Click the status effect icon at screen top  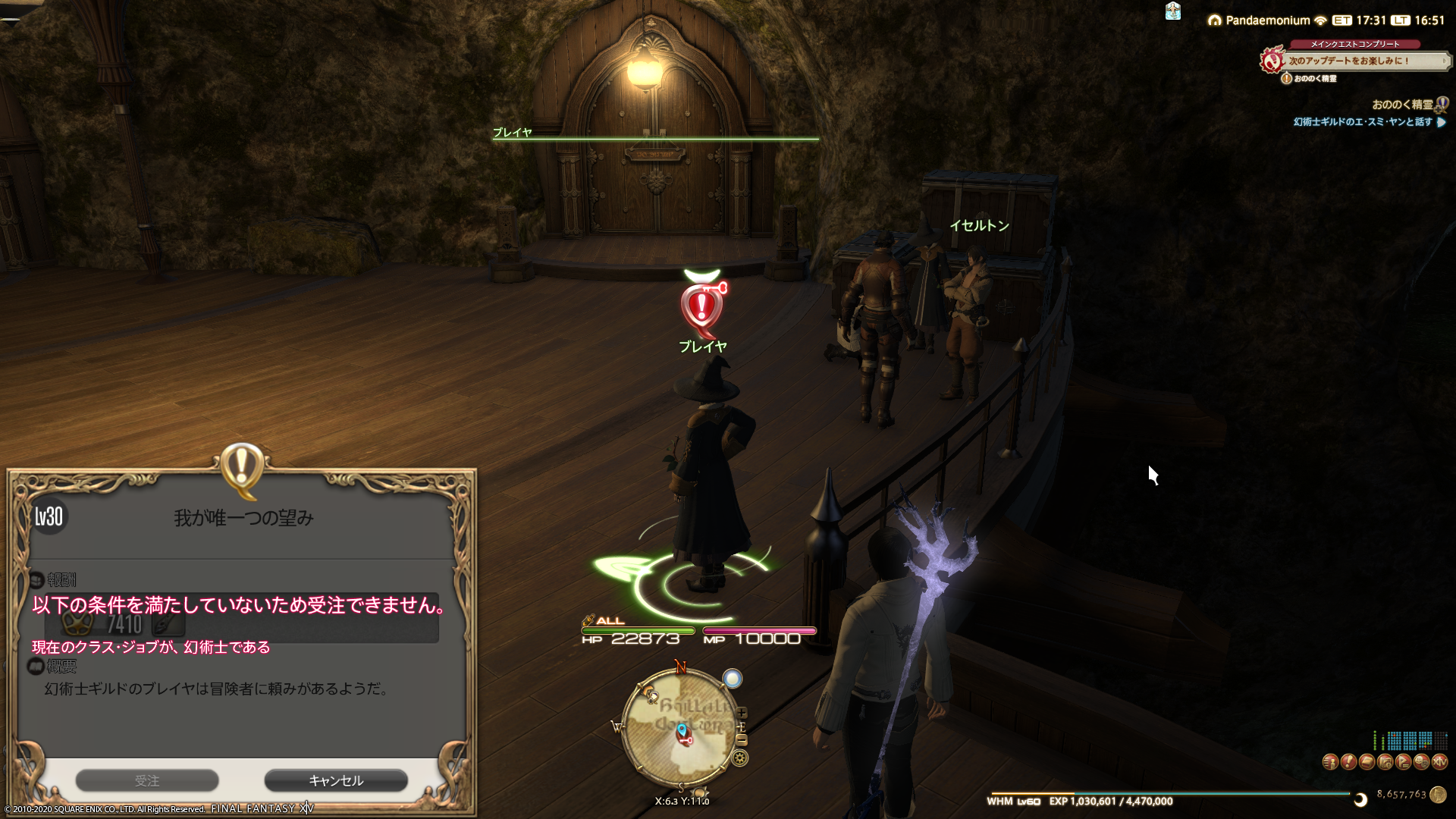tap(1172, 12)
